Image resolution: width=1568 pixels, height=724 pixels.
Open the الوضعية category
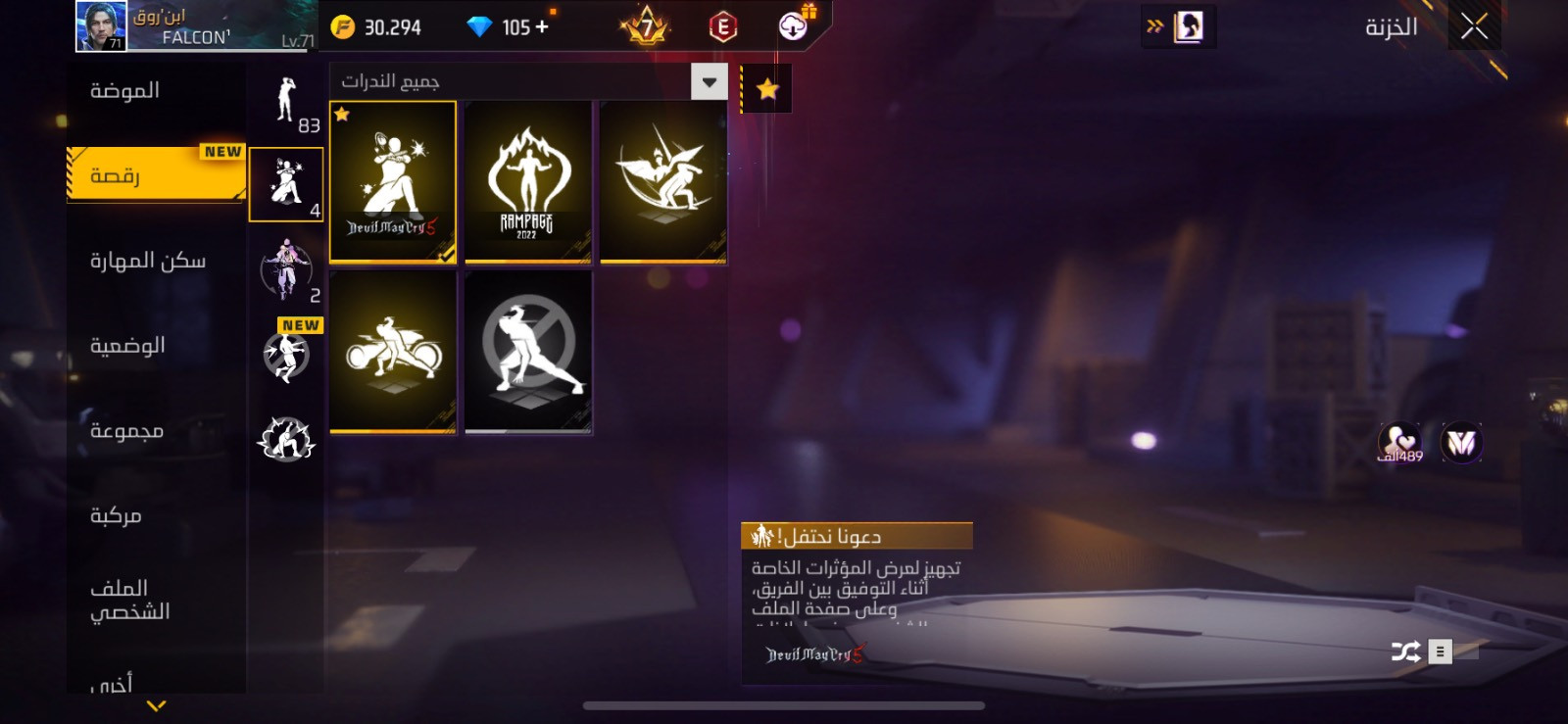127,346
